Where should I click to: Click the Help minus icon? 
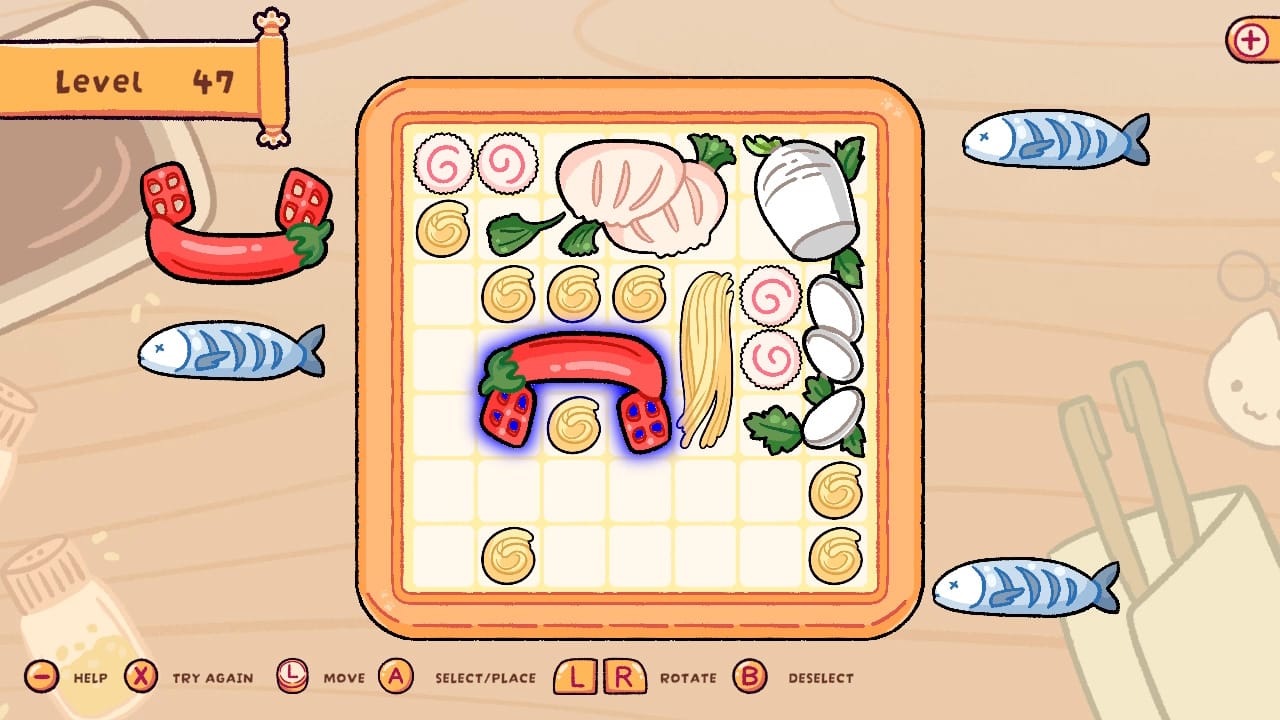pyautogui.click(x=40, y=677)
